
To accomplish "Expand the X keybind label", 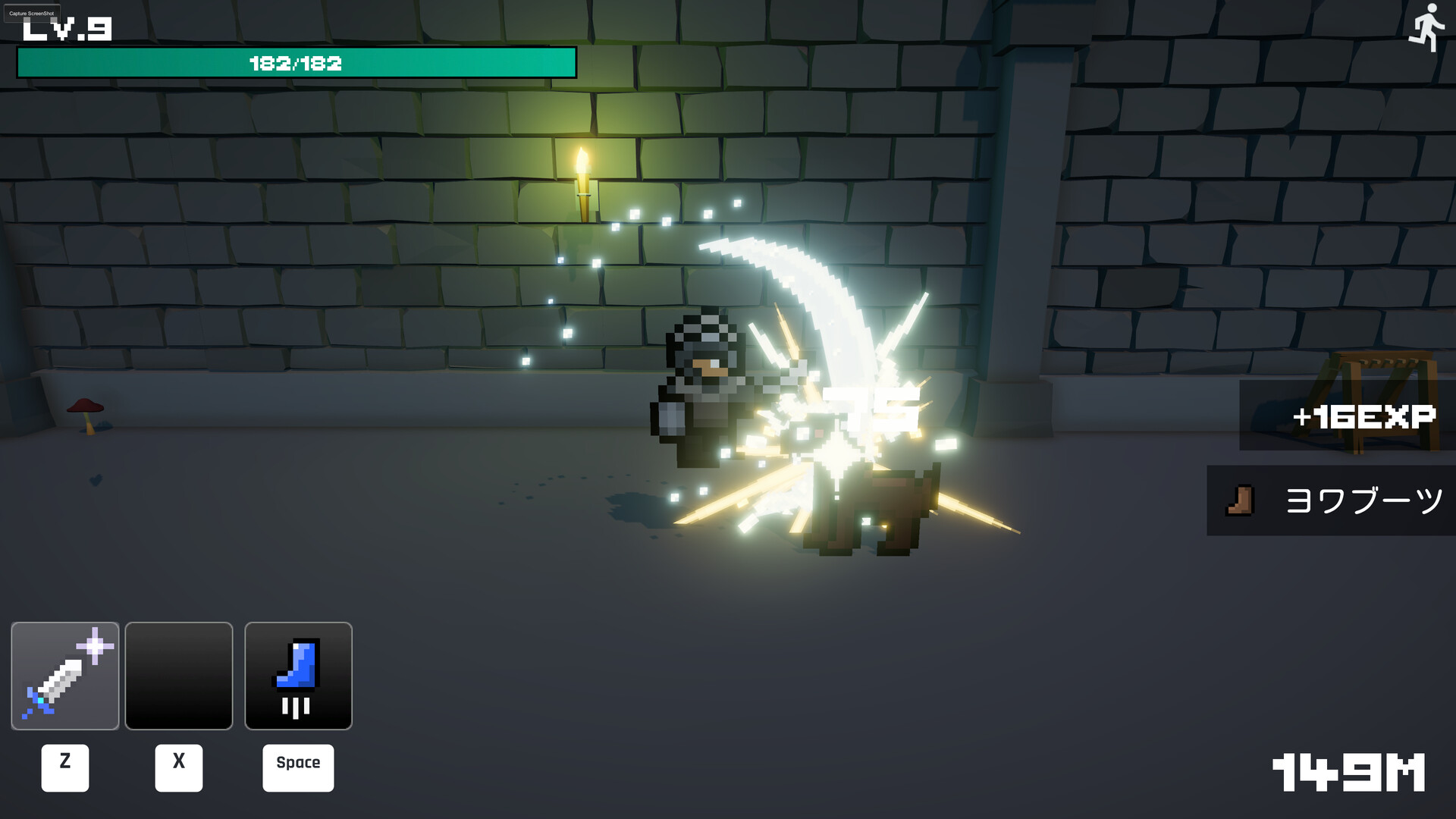I will (x=179, y=767).
